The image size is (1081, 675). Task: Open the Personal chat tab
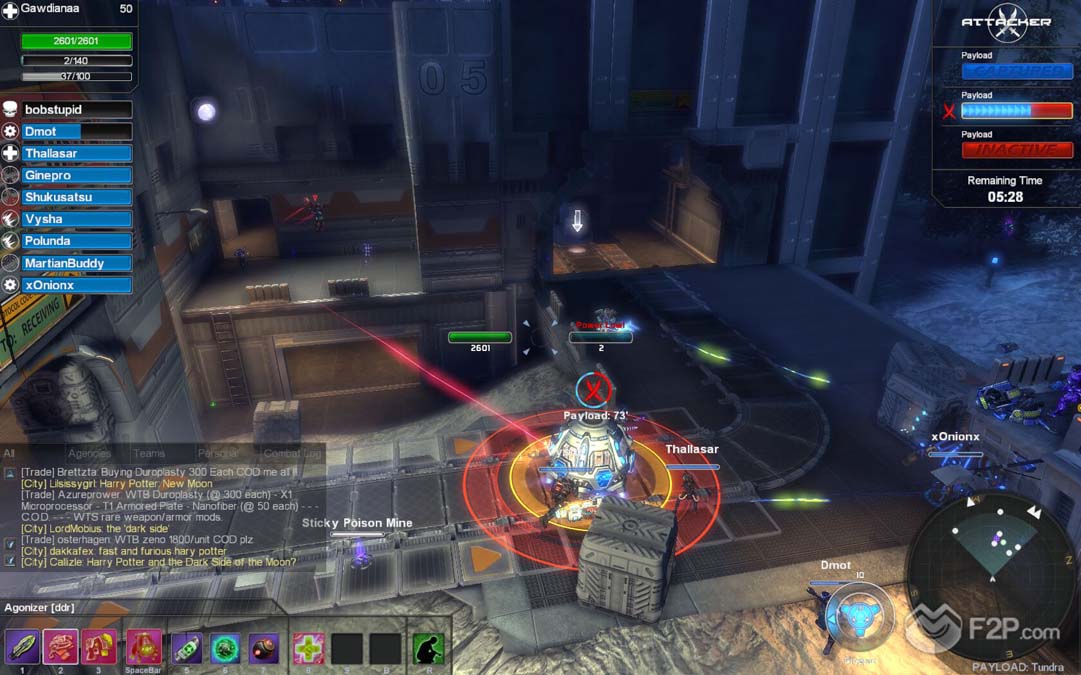pyautogui.click(x=217, y=454)
